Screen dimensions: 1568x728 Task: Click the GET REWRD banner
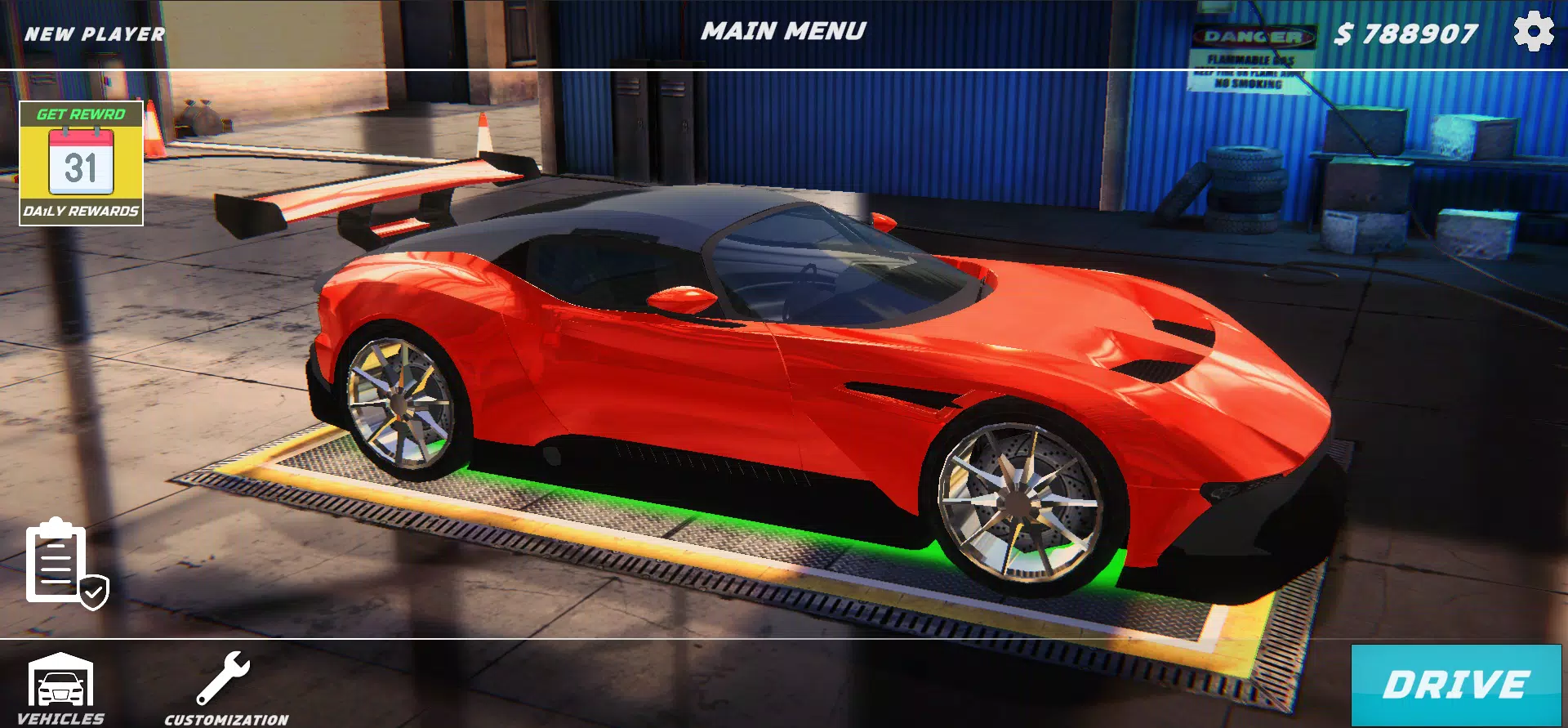[x=82, y=115]
